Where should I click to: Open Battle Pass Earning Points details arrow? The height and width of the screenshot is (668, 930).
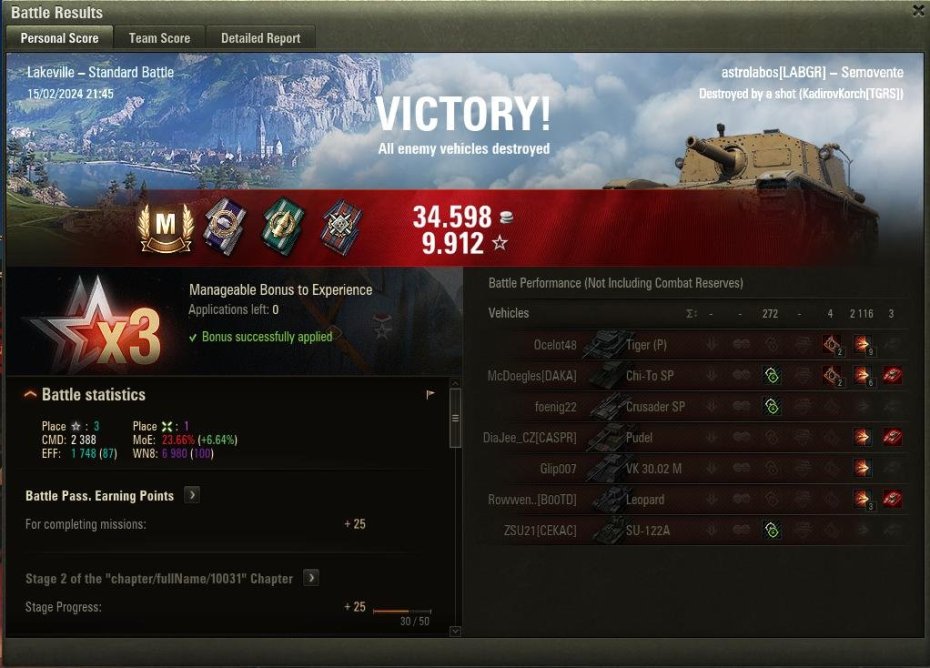pyautogui.click(x=192, y=495)
